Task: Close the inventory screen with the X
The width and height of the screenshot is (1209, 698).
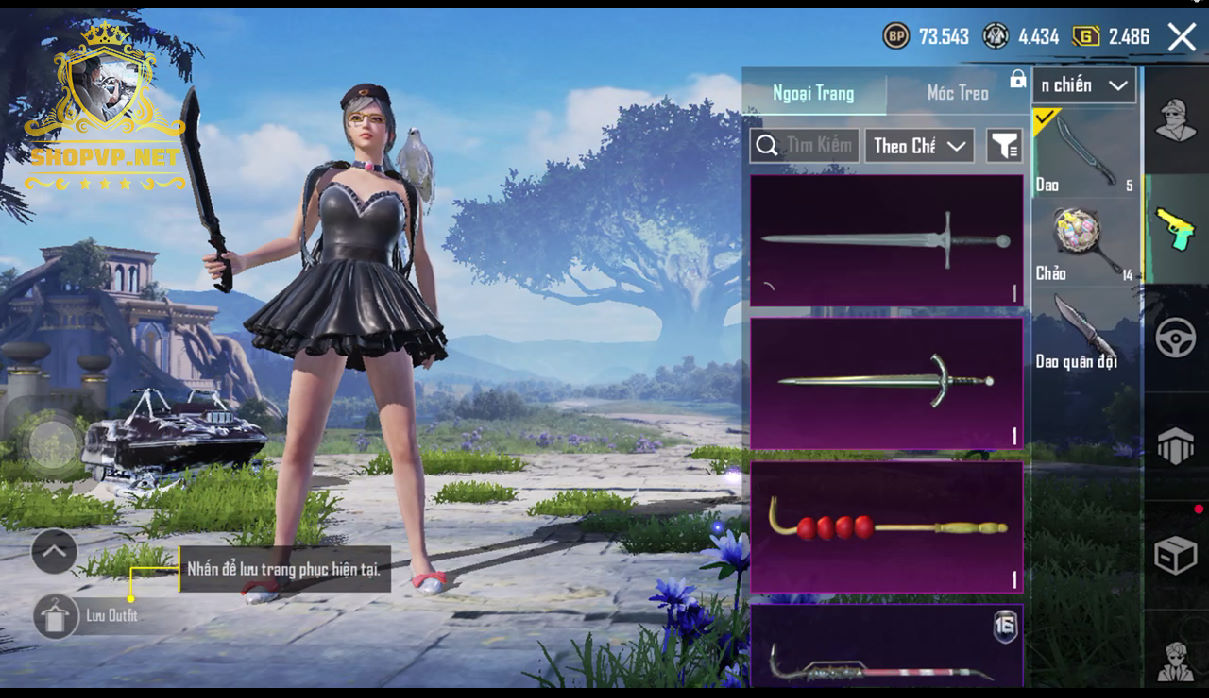Action: tap(1181, 38)
